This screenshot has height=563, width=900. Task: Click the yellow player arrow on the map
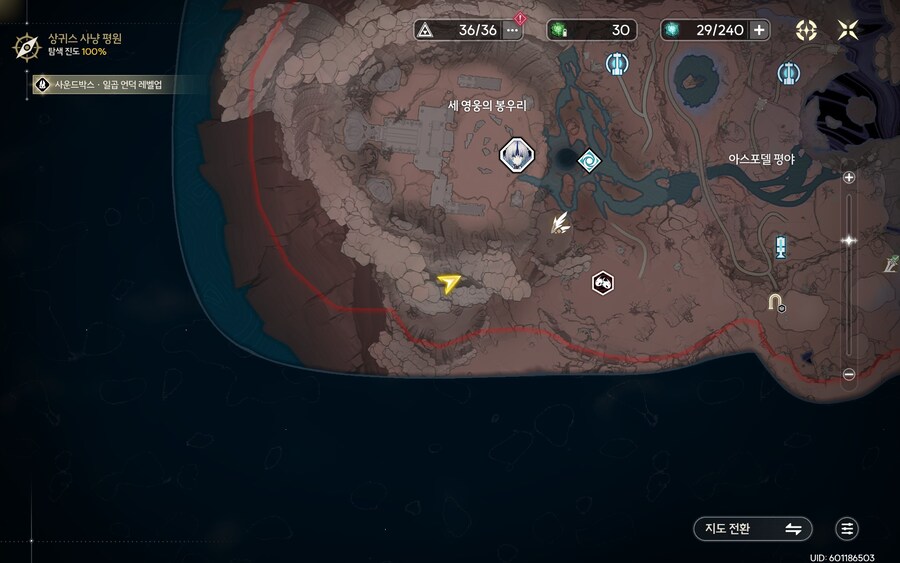449,285
